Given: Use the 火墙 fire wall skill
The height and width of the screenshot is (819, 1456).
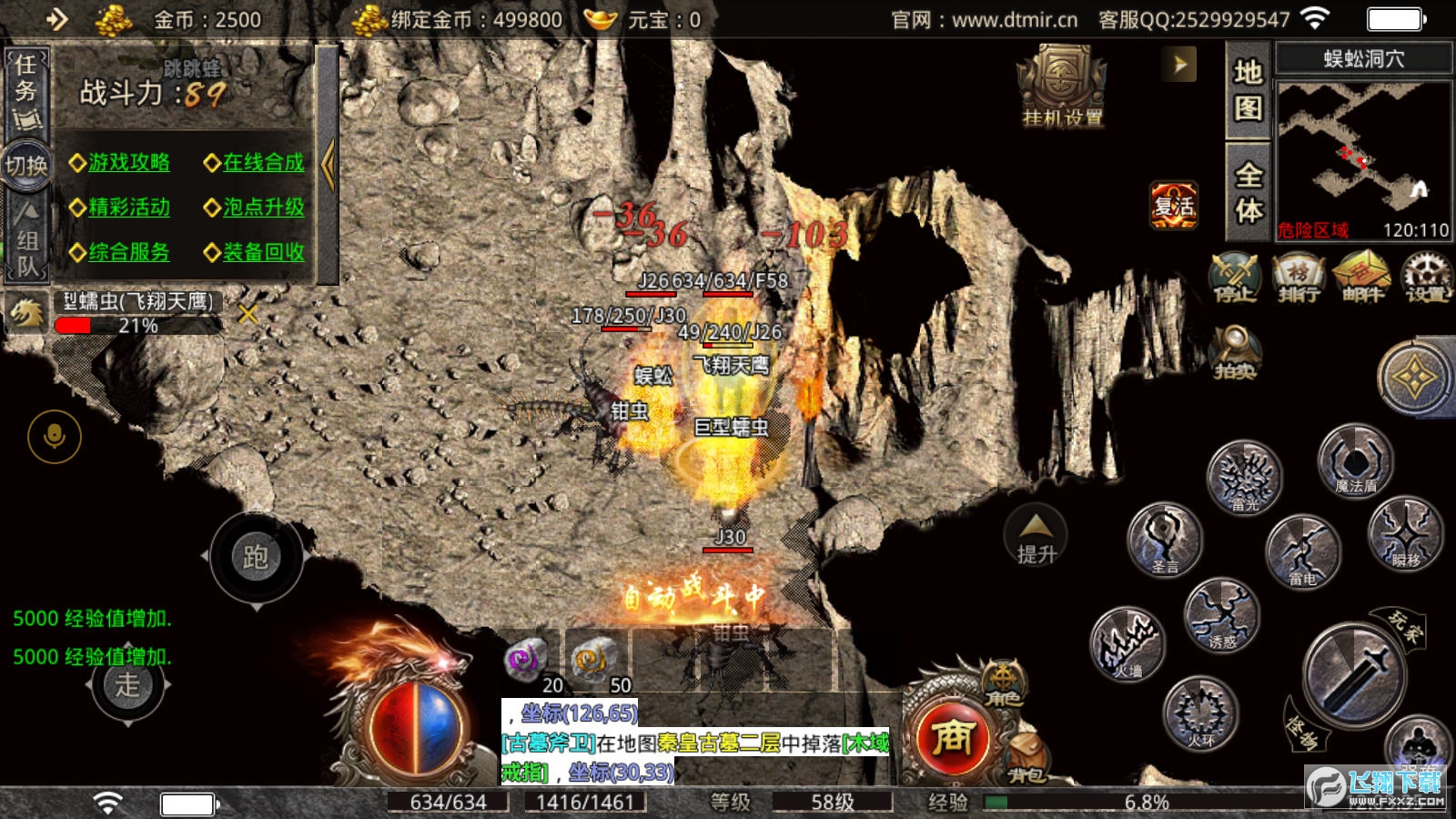Looking at the screenshot, I should [1128, 644].
